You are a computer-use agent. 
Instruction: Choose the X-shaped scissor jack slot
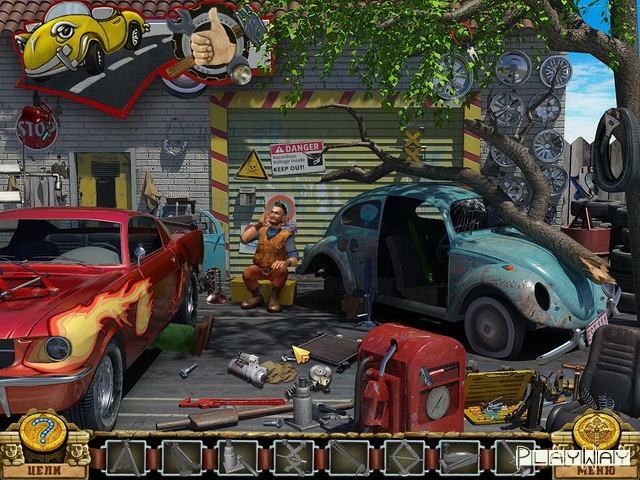click(293, 458)
